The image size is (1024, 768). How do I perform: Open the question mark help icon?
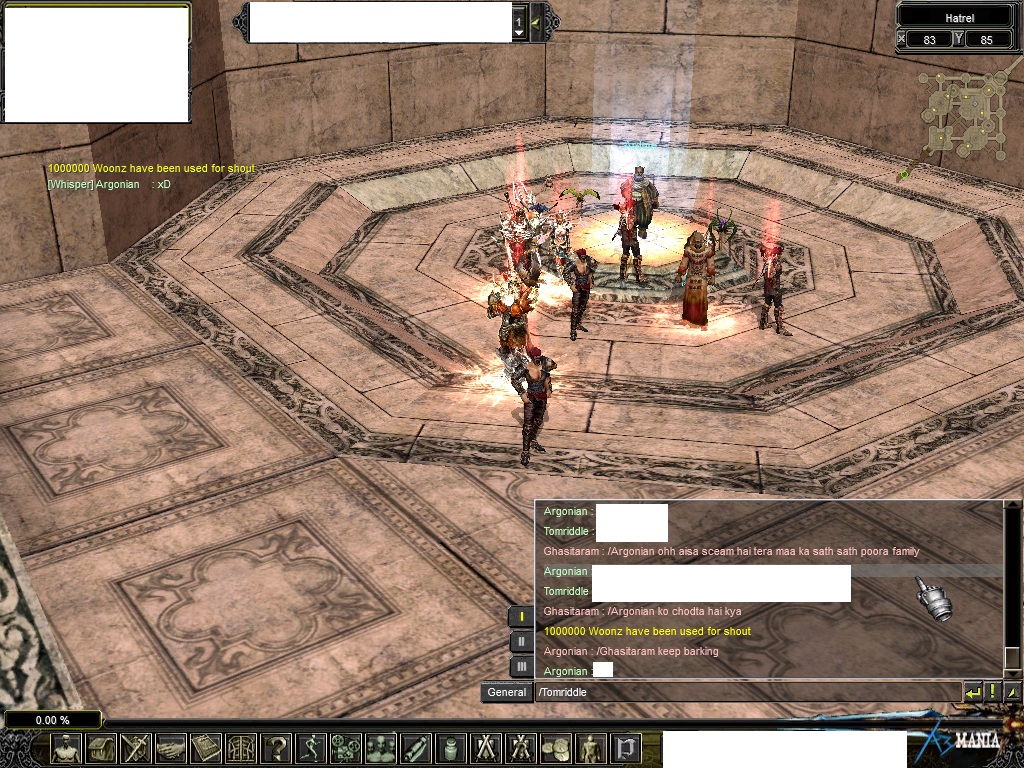tap(276, 748)
